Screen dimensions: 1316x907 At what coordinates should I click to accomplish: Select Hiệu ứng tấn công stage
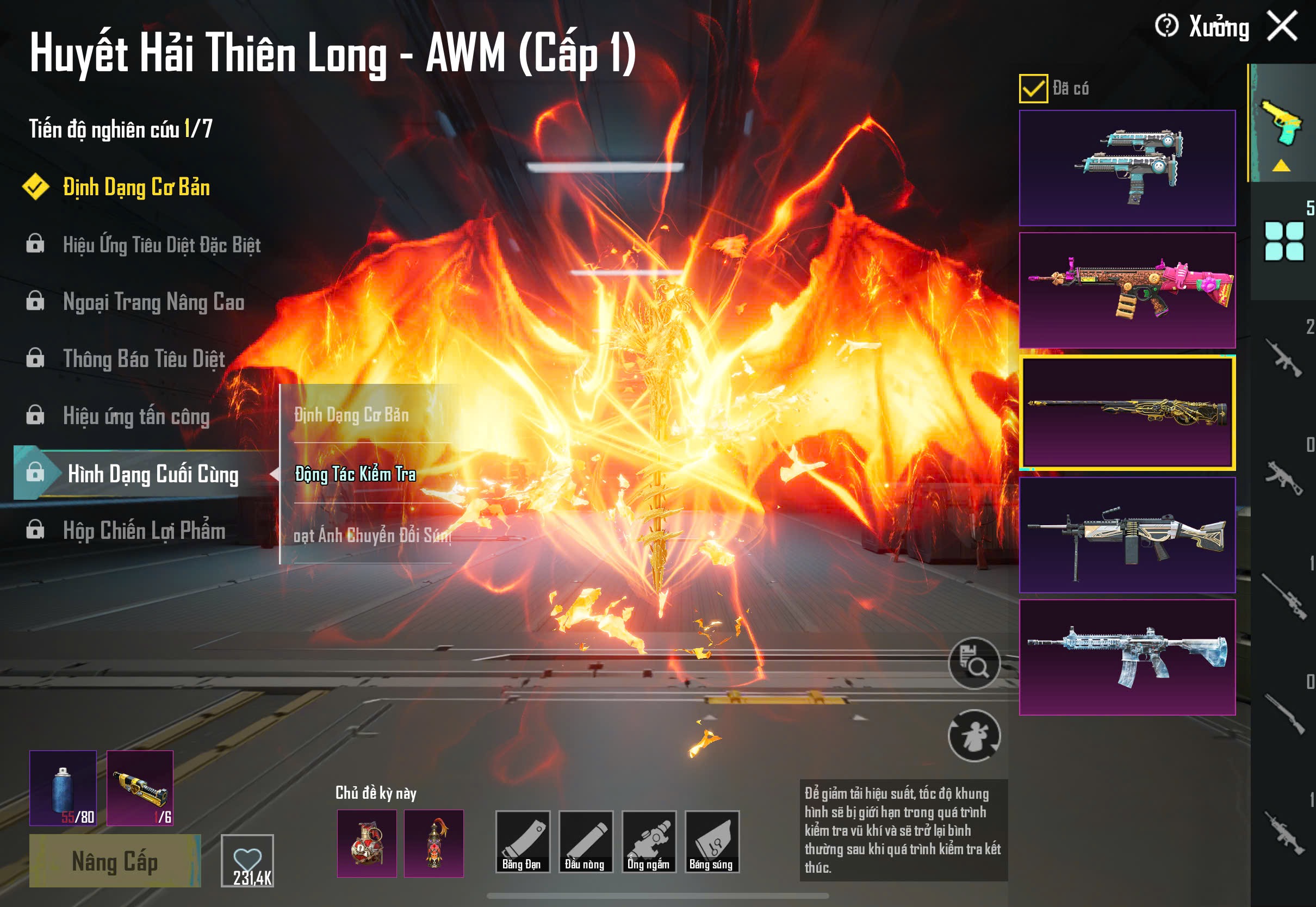point(136,417)
